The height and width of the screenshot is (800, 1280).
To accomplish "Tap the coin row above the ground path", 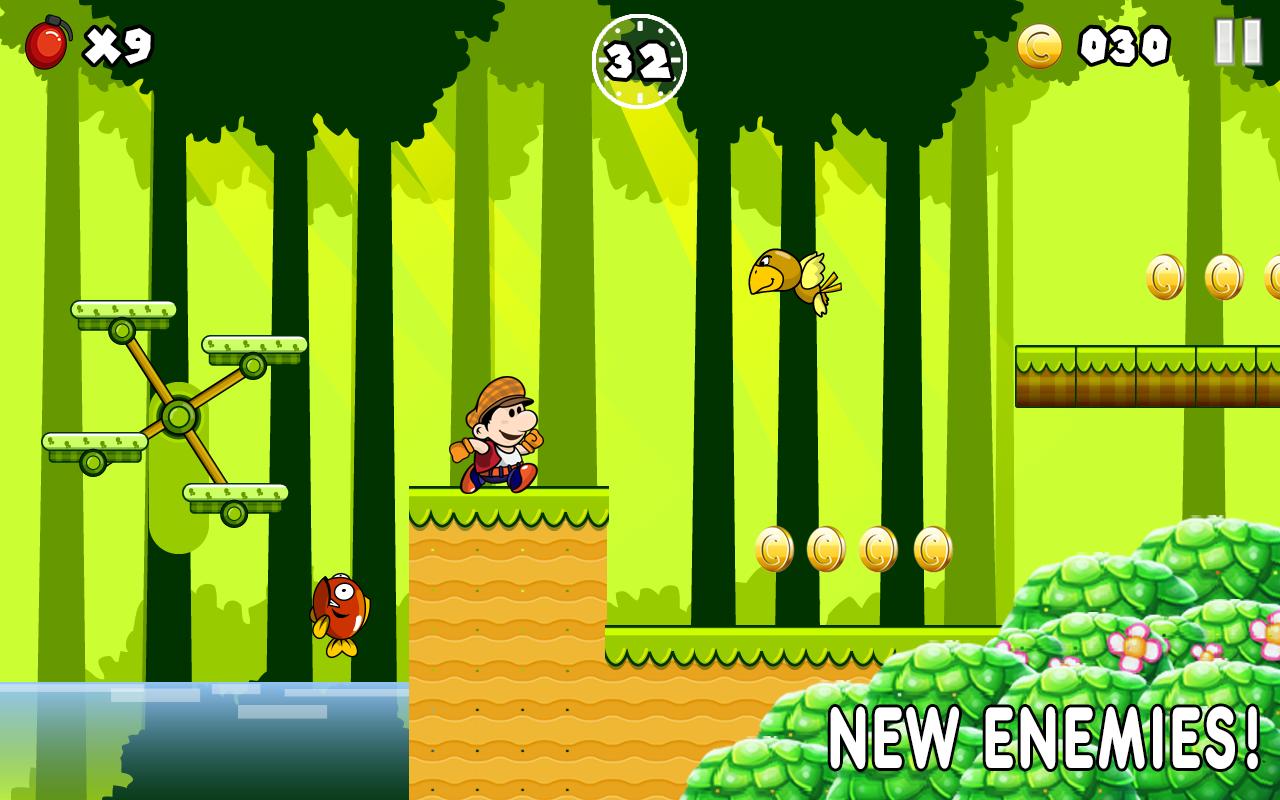I will point(850,549).
